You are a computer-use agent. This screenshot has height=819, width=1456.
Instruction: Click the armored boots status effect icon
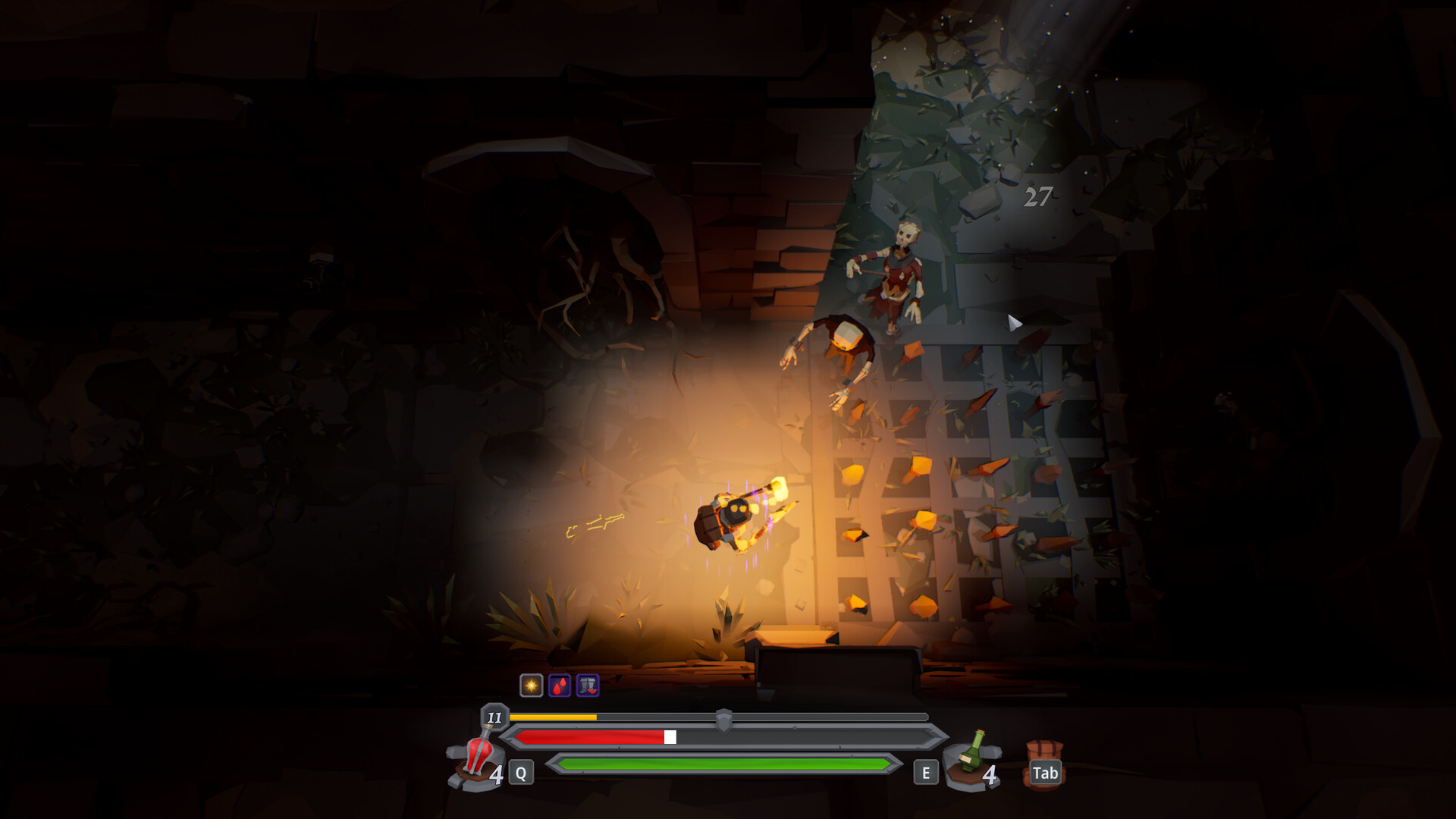click(x=587, y=686)
